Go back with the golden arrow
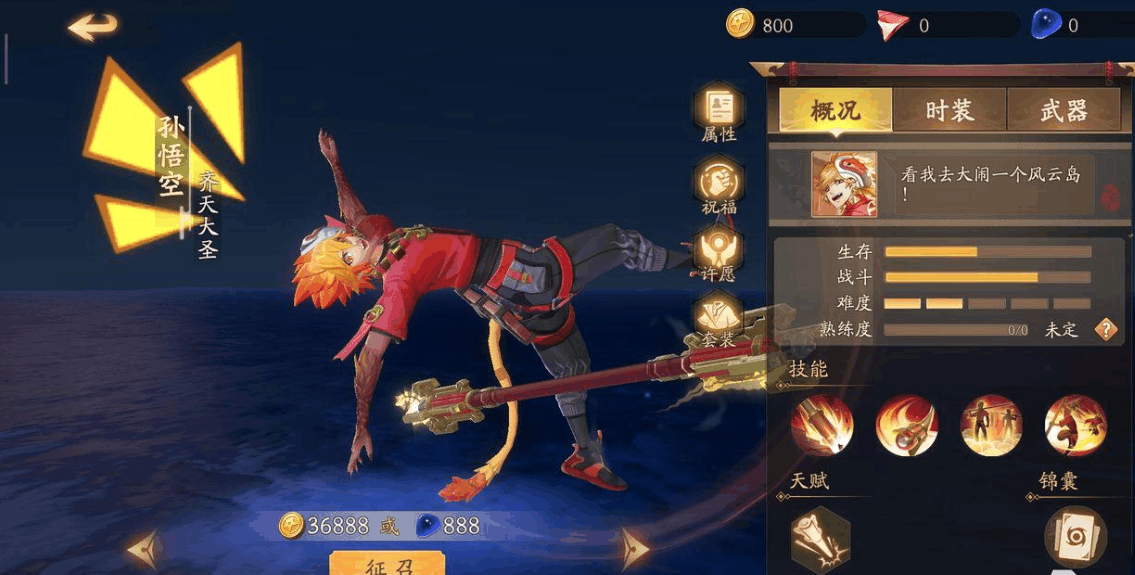This screenshot has width=1135, height=575. pyautogui.click(x=92, y=27)
